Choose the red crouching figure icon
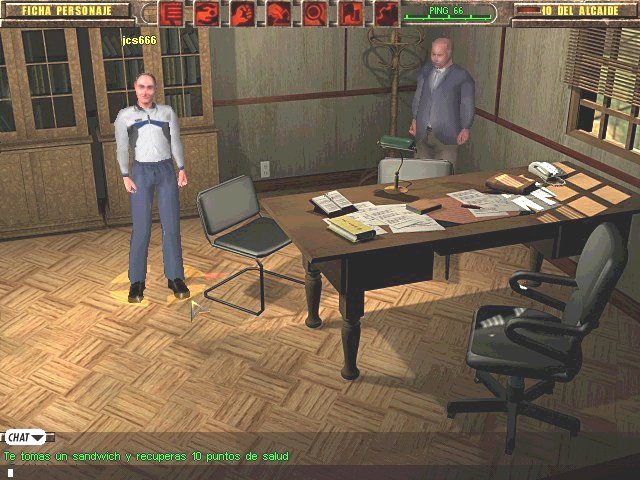640x480 pixels. click(x=279, y=13)
